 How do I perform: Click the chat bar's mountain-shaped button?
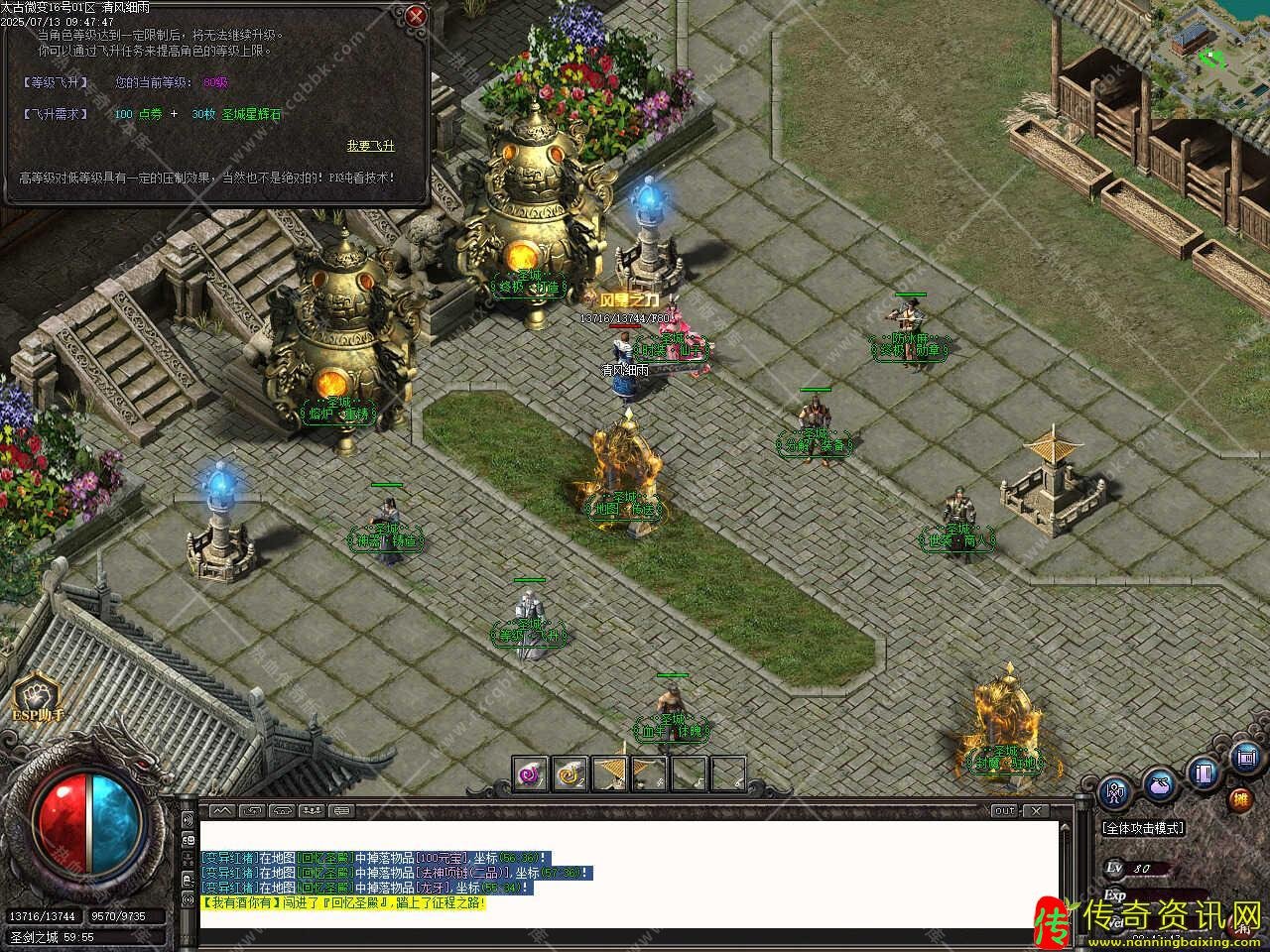pyautogui.click(x=220, y=811)
